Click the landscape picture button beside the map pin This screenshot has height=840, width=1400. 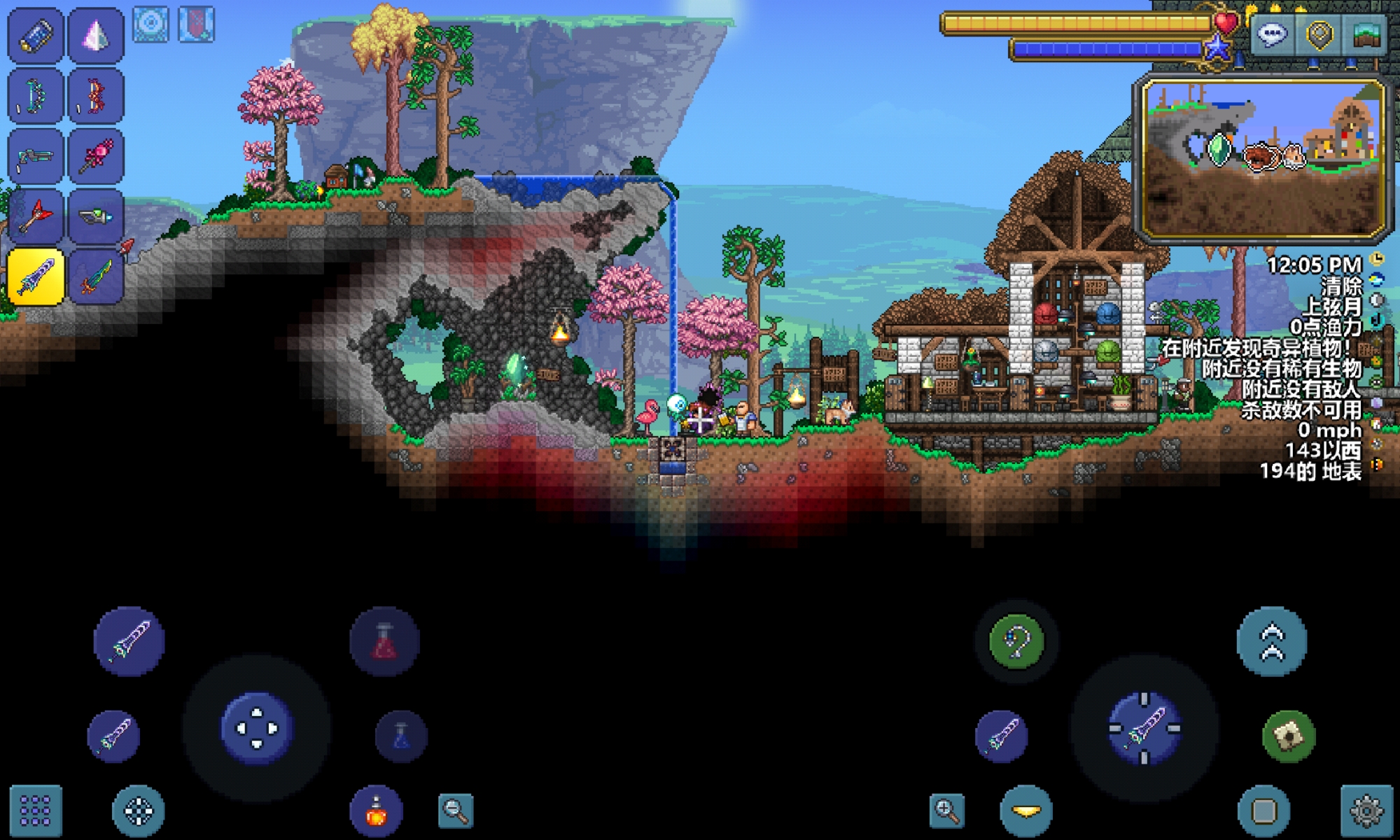click(1366, 35)
